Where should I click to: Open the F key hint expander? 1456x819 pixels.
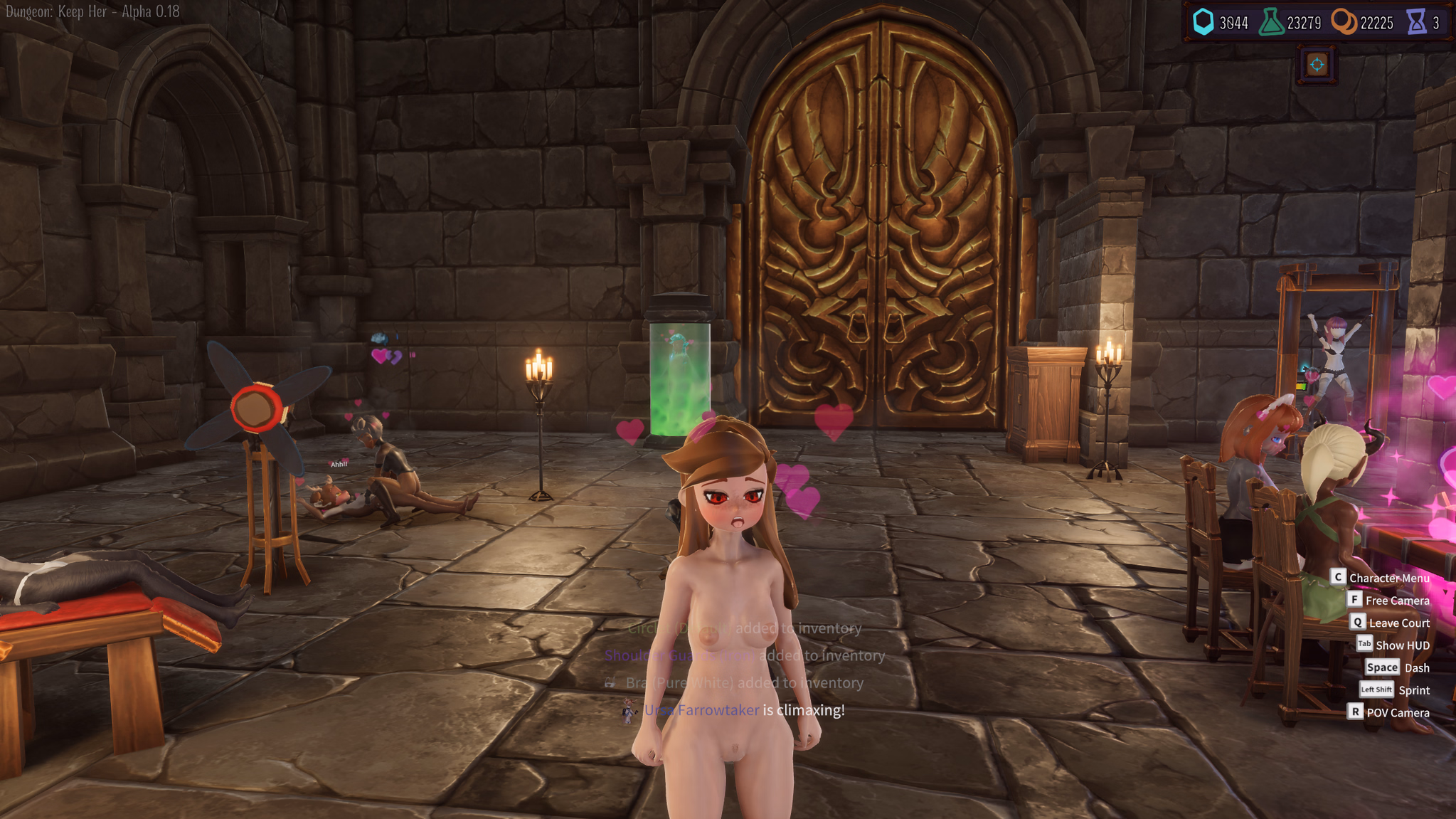click(x=1354, y=600)
